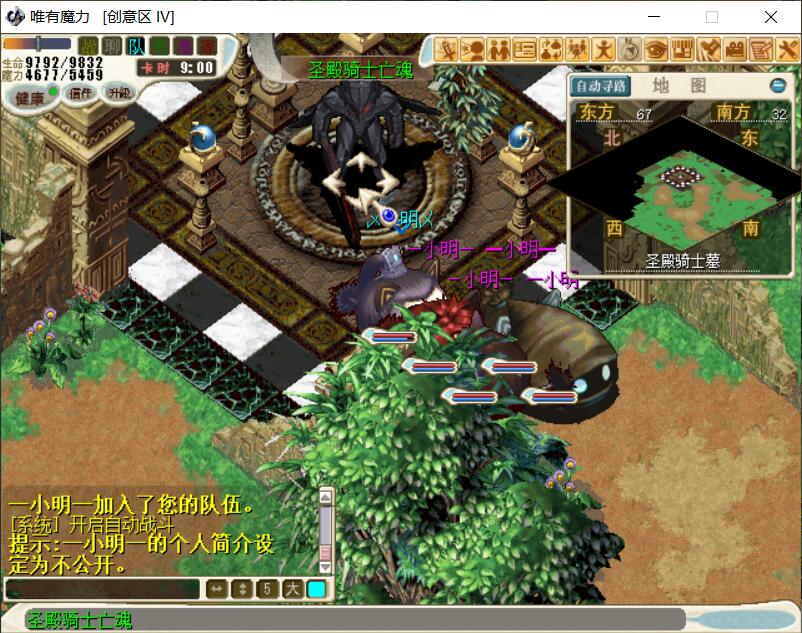Activate 自动寻路 auto-pathfinding on map panel
Image resolution: width=802 pixels, height=633 pixels.
[601, 86]
